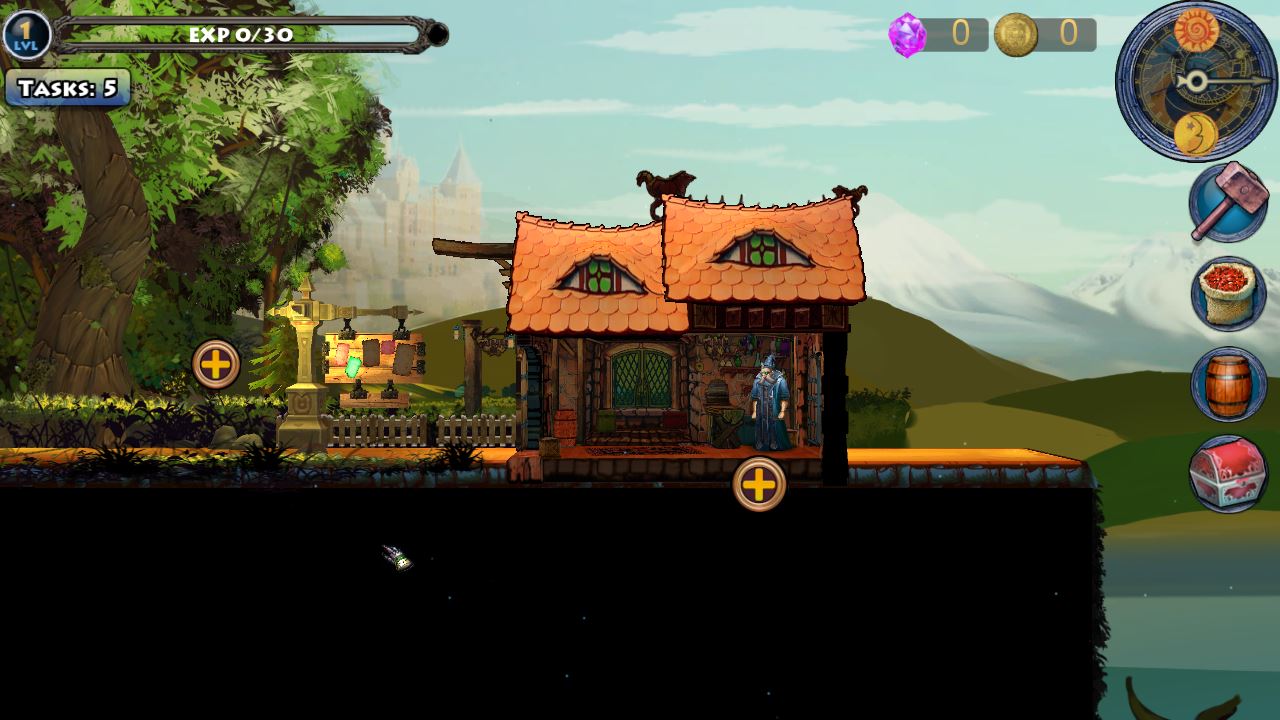Viewport: 1280px width, 720px height.
Task: Open the seed sack icon
Action: tap(1228, 294)
